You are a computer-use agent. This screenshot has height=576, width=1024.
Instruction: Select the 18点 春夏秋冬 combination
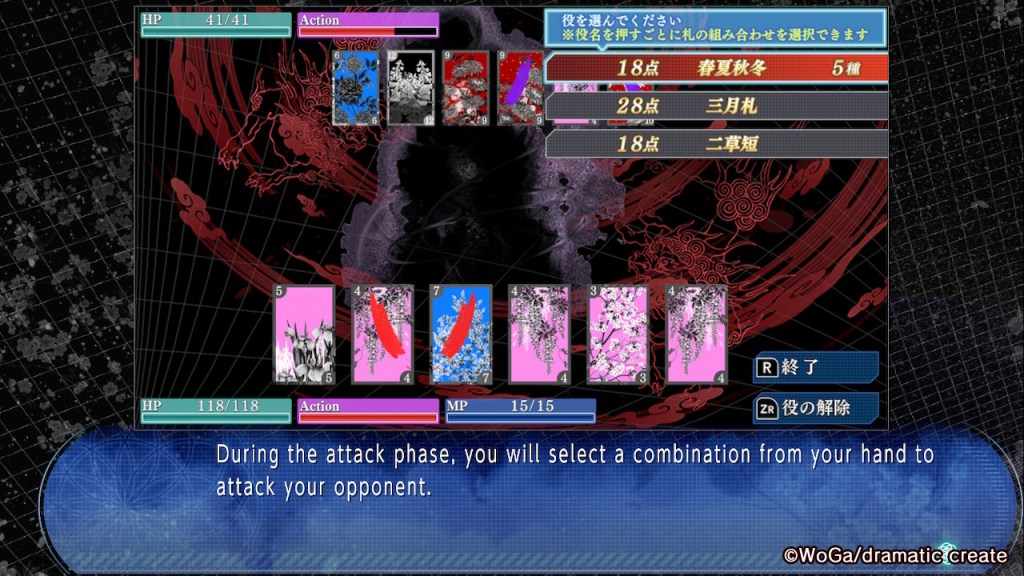[716, 68]
